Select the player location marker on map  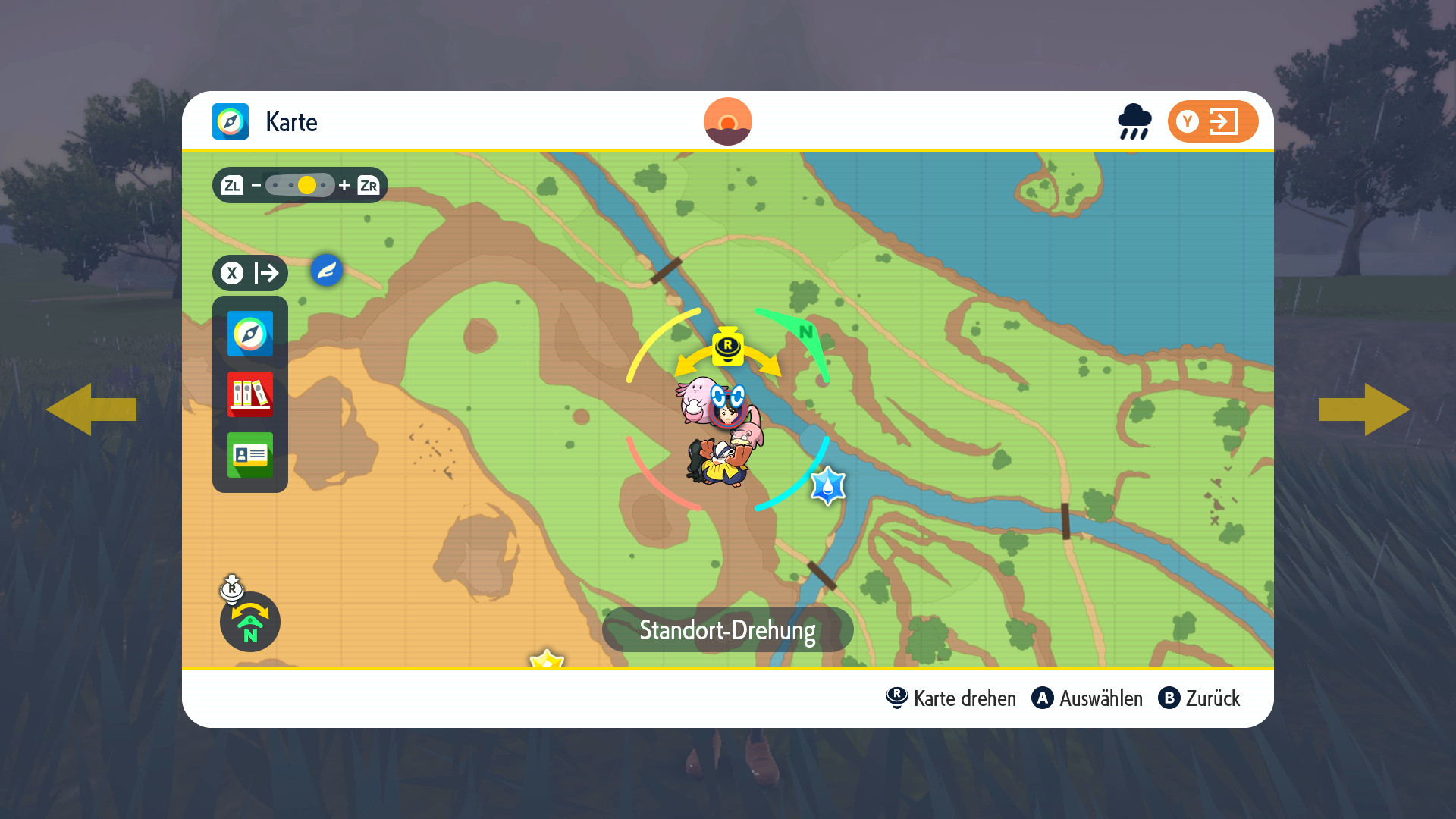pyautogui.click(x=728, y=409)
